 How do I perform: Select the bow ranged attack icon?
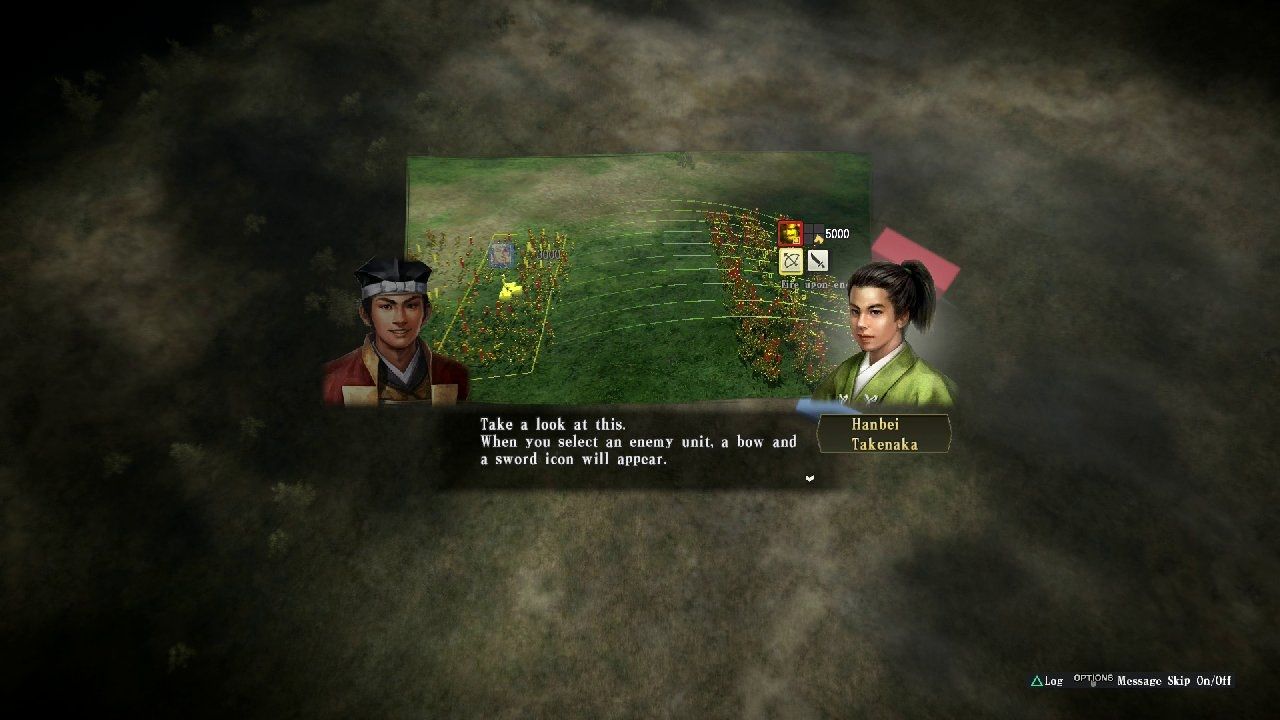tap(791, 262)
